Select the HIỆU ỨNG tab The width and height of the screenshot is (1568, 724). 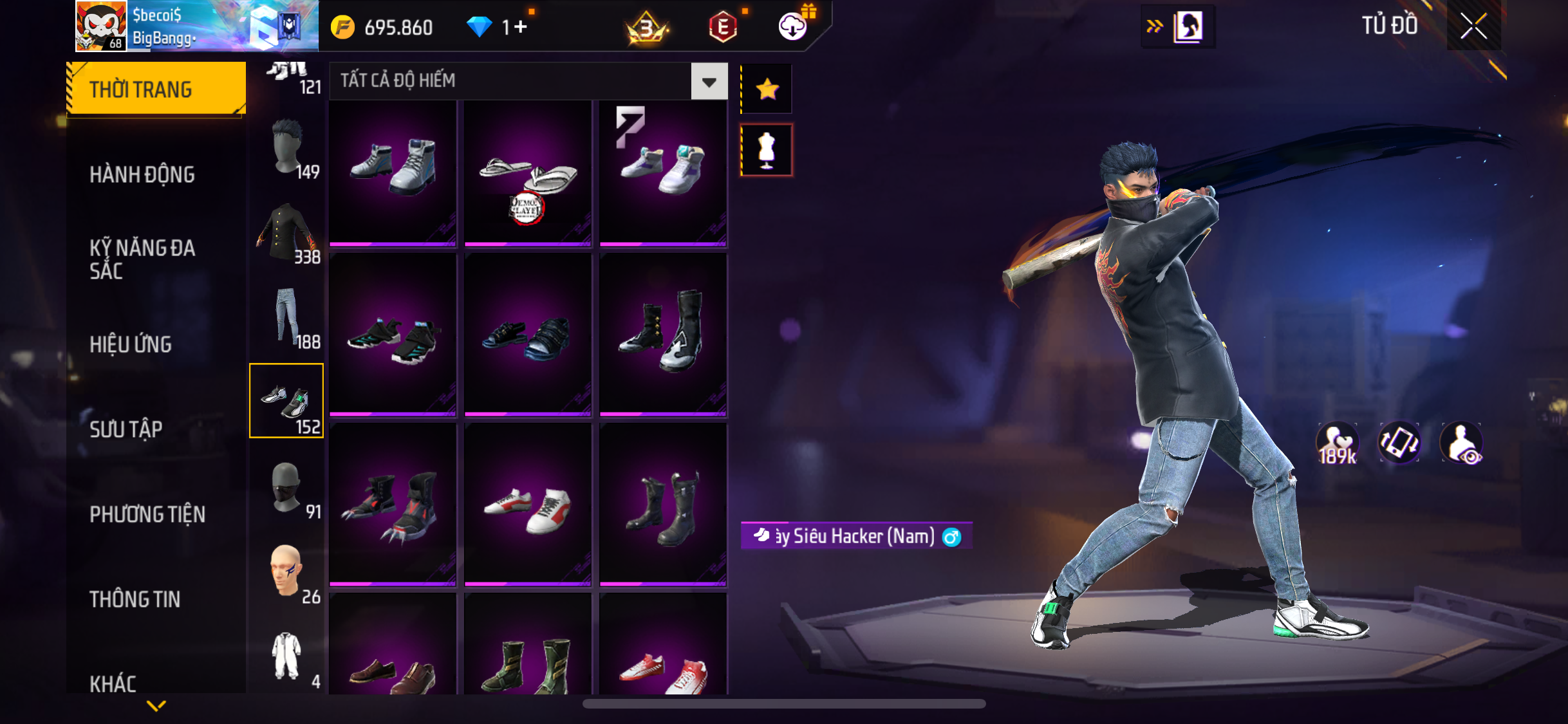(131, 344)
